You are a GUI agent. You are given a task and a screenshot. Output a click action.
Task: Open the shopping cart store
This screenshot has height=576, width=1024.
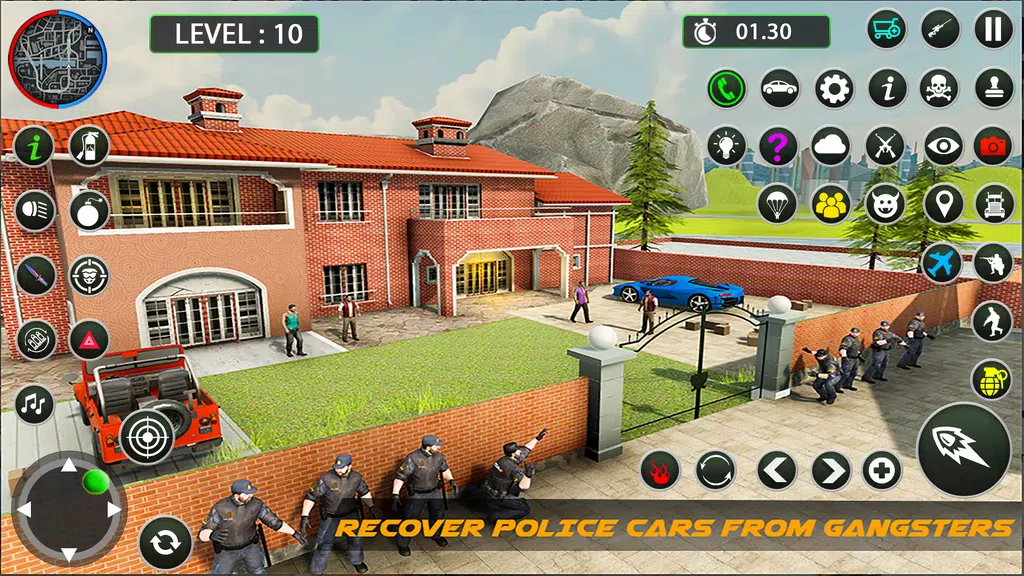886,29
